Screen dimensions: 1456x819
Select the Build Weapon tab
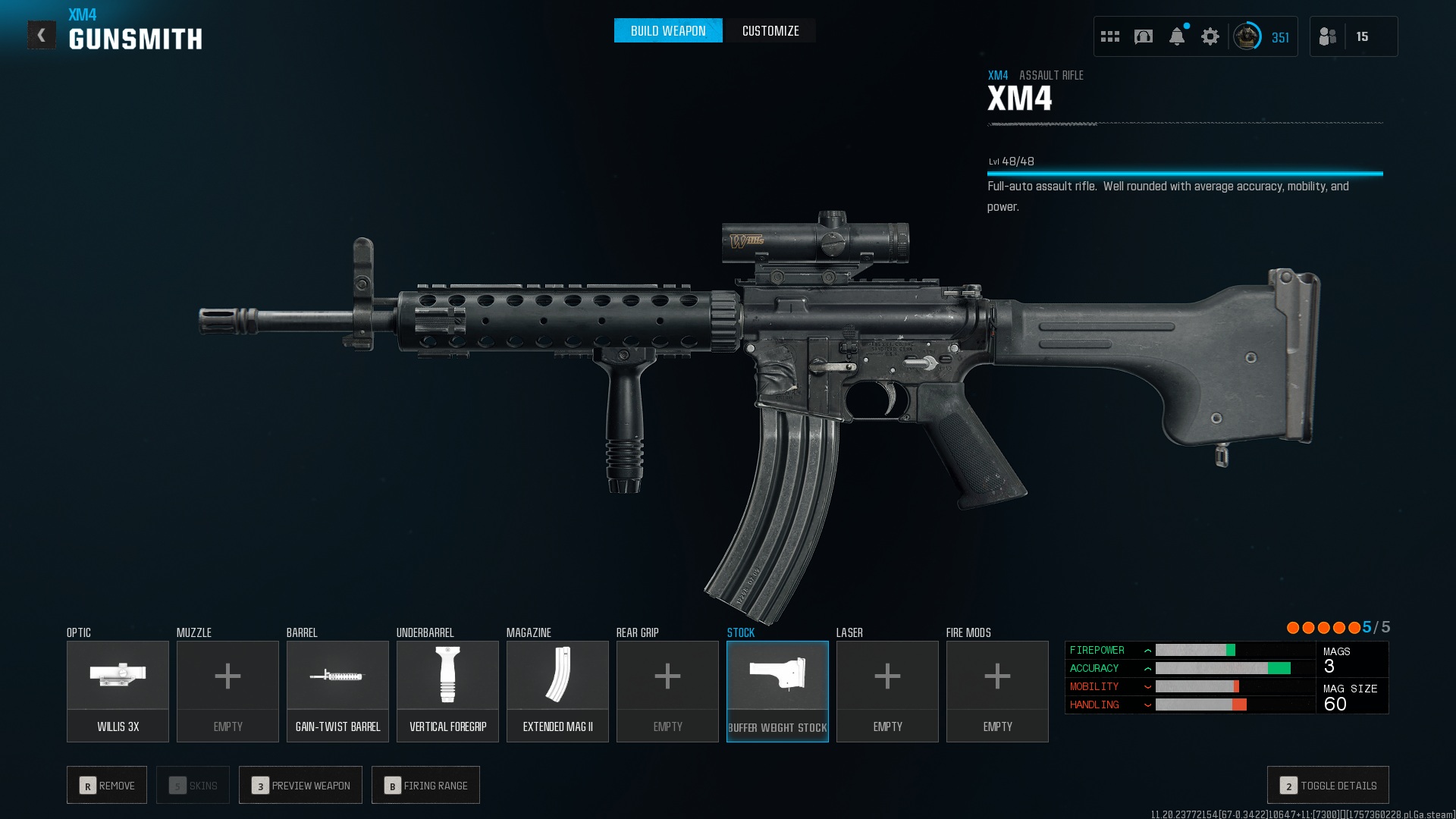668,31
